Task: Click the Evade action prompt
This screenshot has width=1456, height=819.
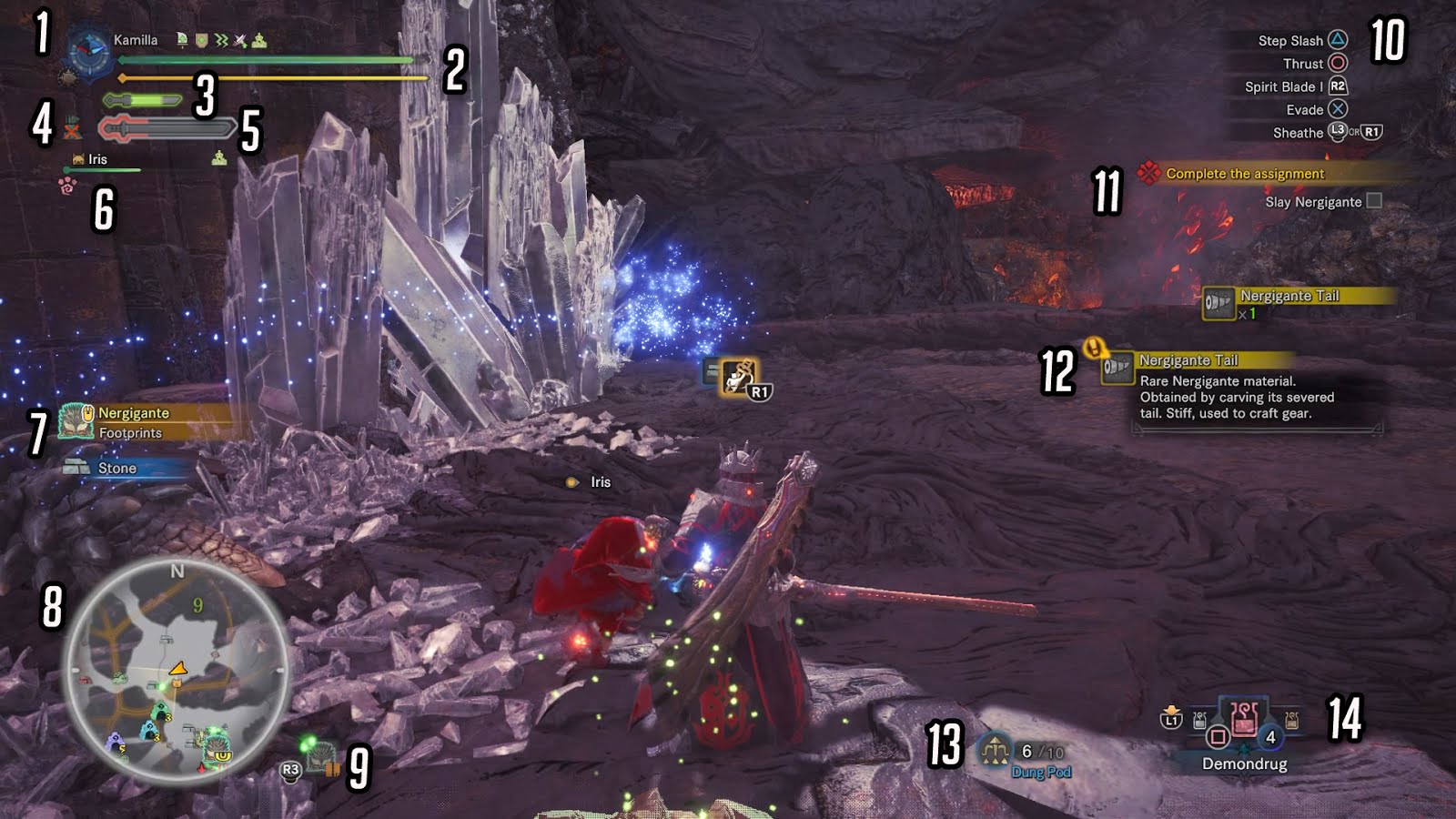Action: (1304, 109)
